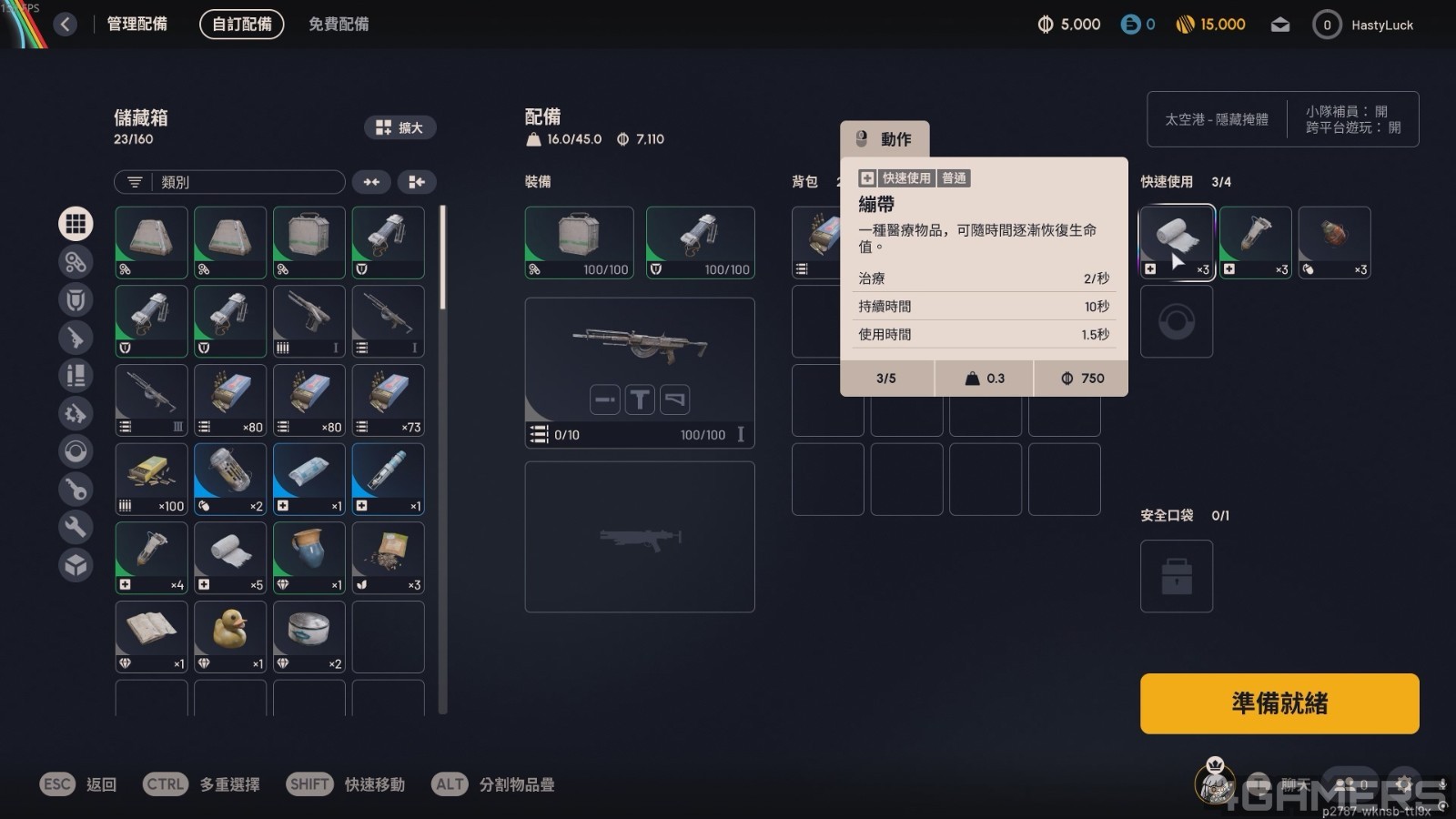Image resolution: width=1456 pixels, height=819 pixels.
Task: Select the cube miscellaneous category icon
Action: (x=76, y=565)
